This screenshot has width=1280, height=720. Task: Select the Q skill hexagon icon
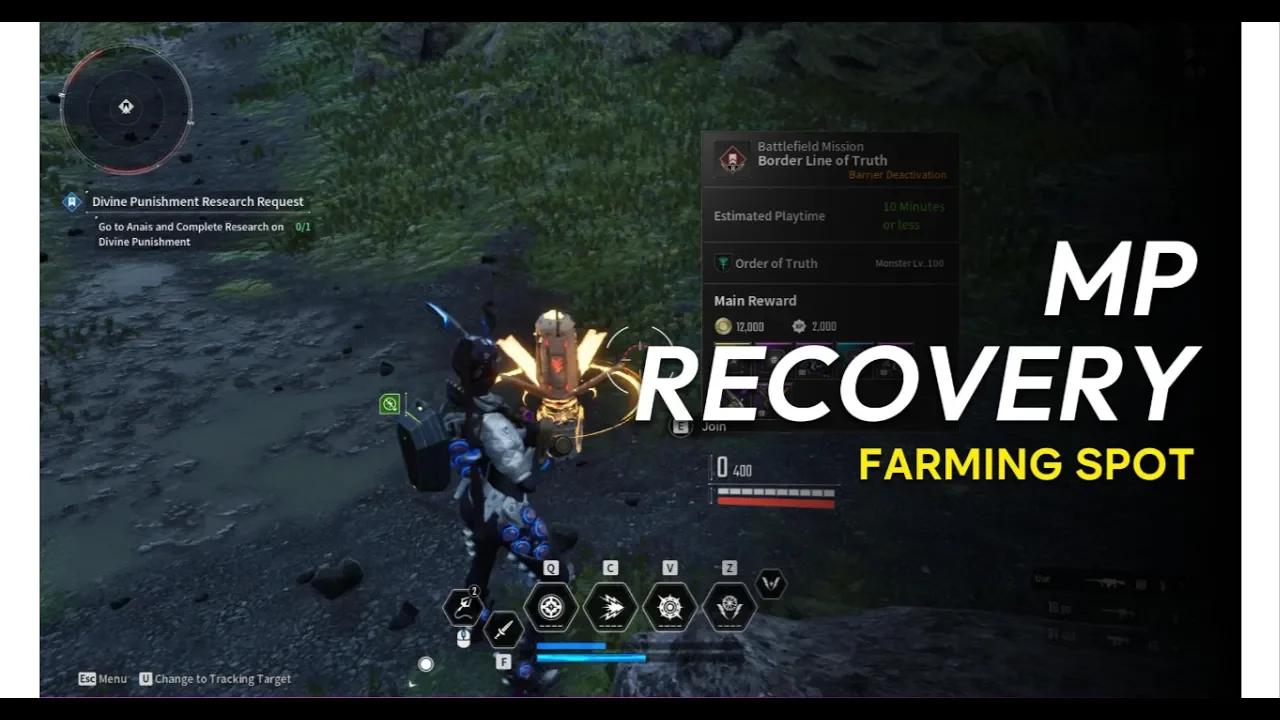click(x=549, y=606)
